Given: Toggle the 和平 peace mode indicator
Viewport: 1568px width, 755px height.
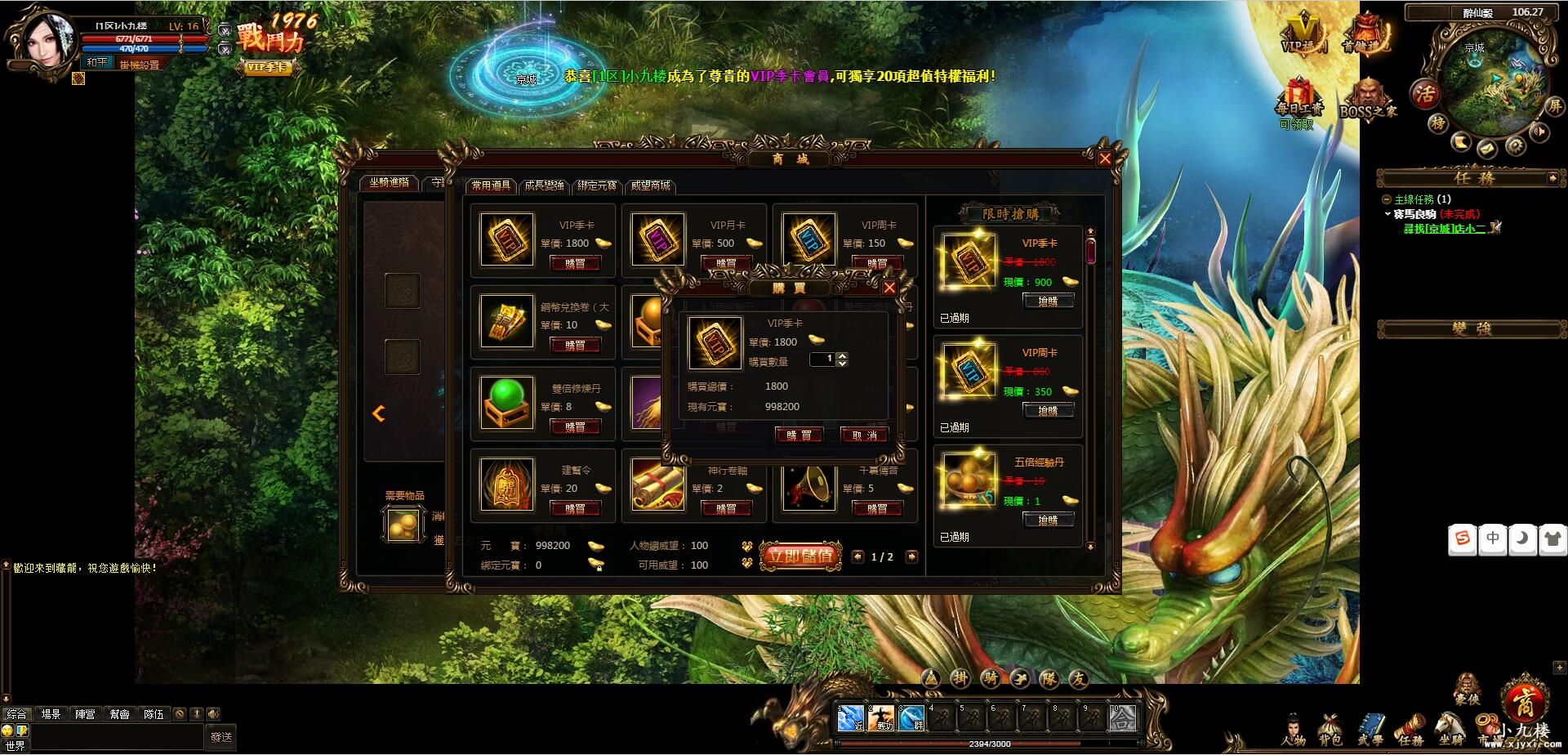Looking at the screenshot, I should tap(96, 63).
